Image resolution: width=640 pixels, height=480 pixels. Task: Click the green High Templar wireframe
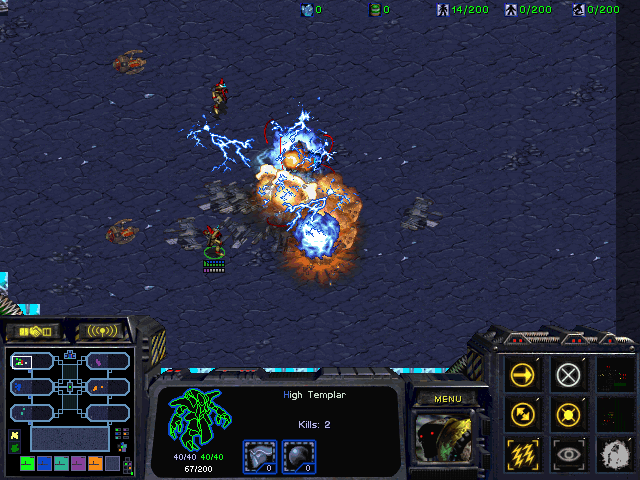[x=199, y=420]
